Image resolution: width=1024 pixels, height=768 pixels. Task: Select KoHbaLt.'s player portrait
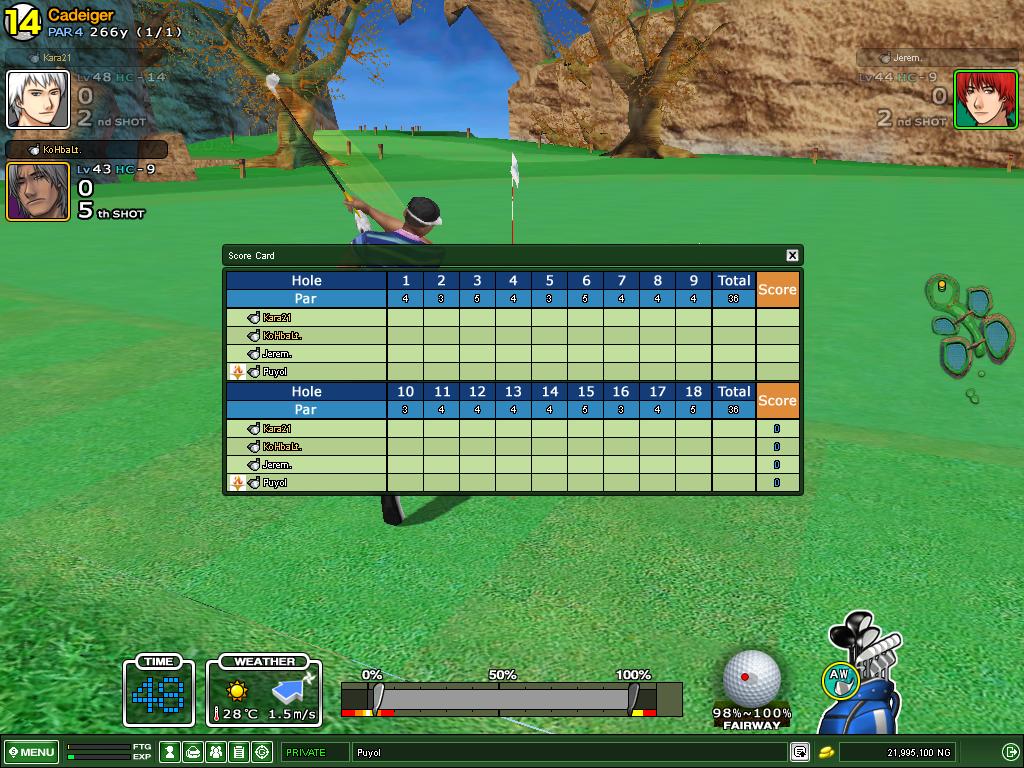click(x=38, y=191)
